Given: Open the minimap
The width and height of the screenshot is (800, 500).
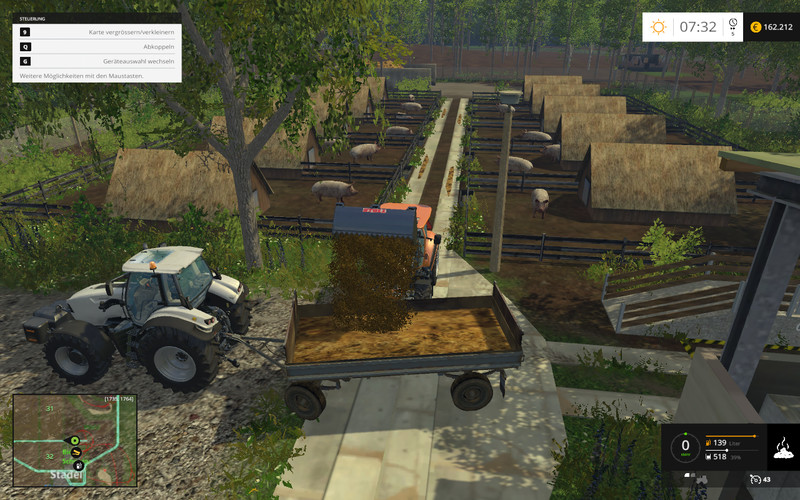Looking at the screenshot, I should (x=74, y=441).
